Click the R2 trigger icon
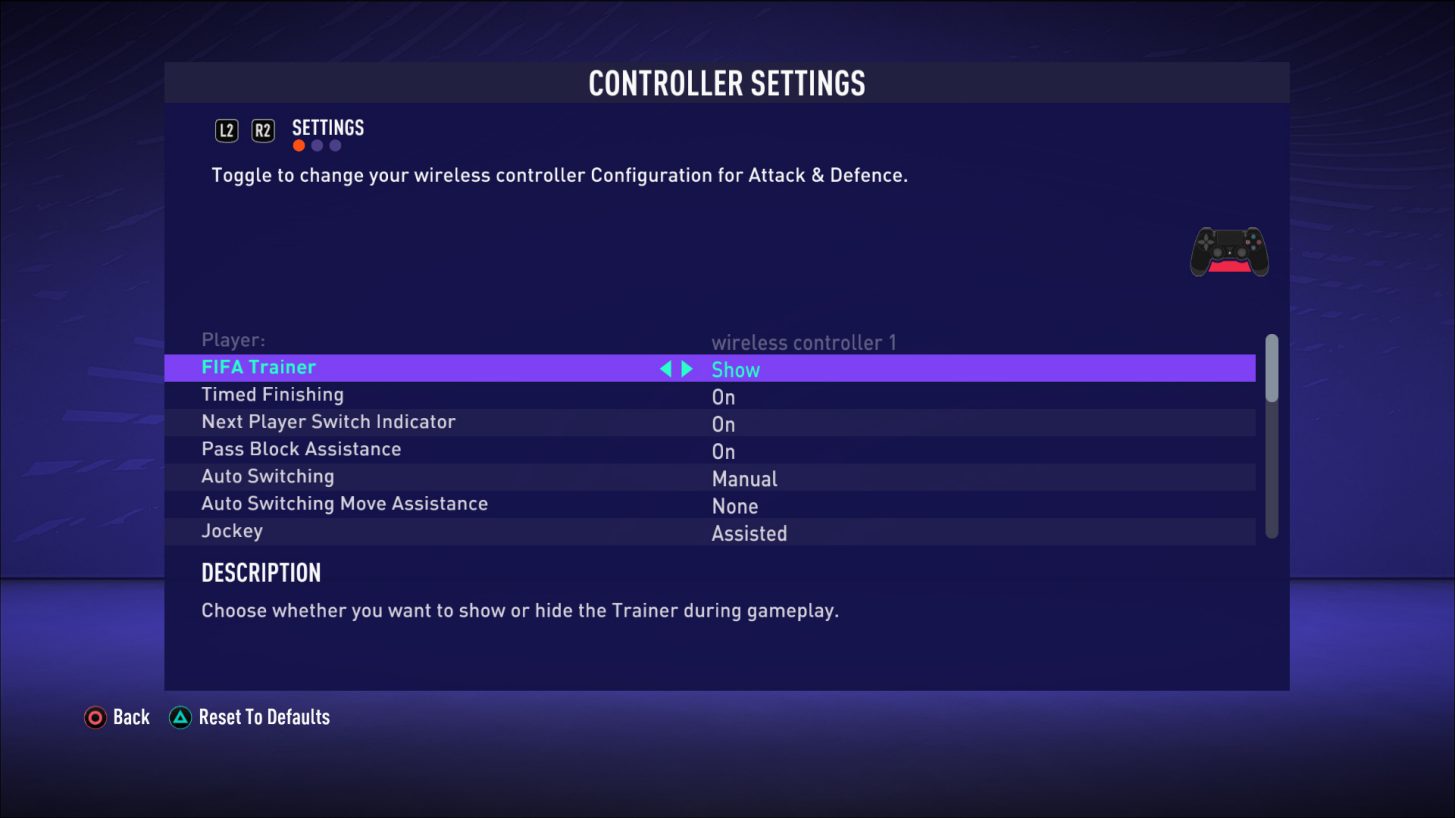 (262, 130)
